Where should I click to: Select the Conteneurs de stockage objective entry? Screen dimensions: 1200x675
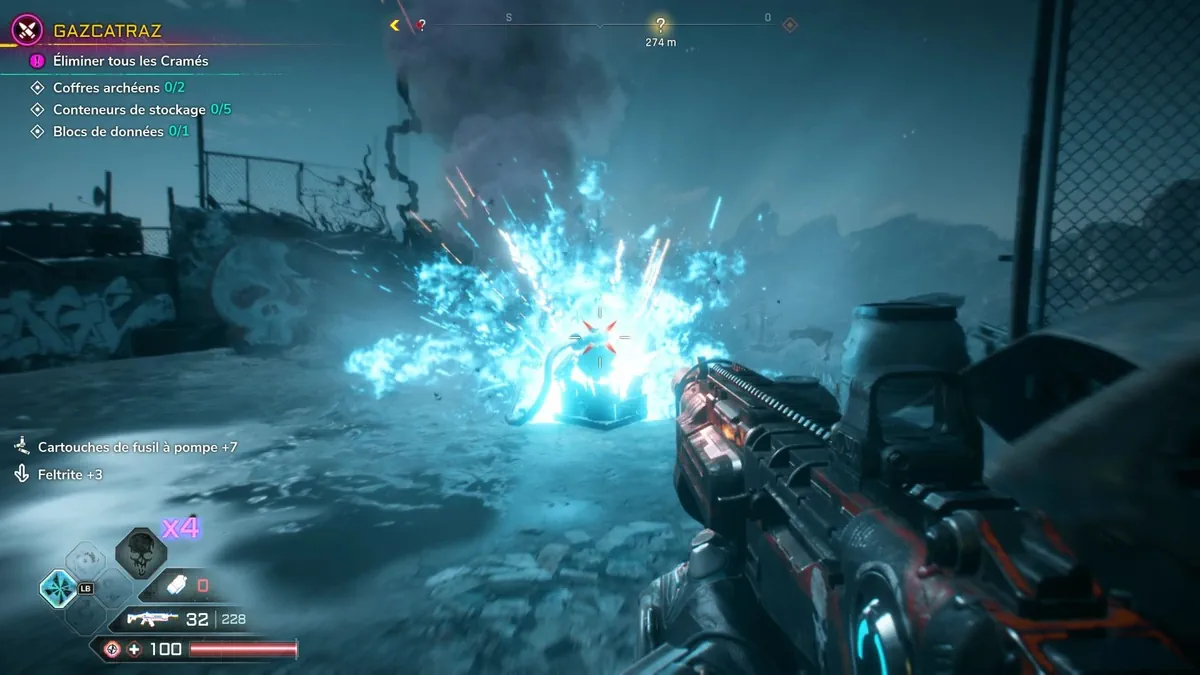pos(142,110)
